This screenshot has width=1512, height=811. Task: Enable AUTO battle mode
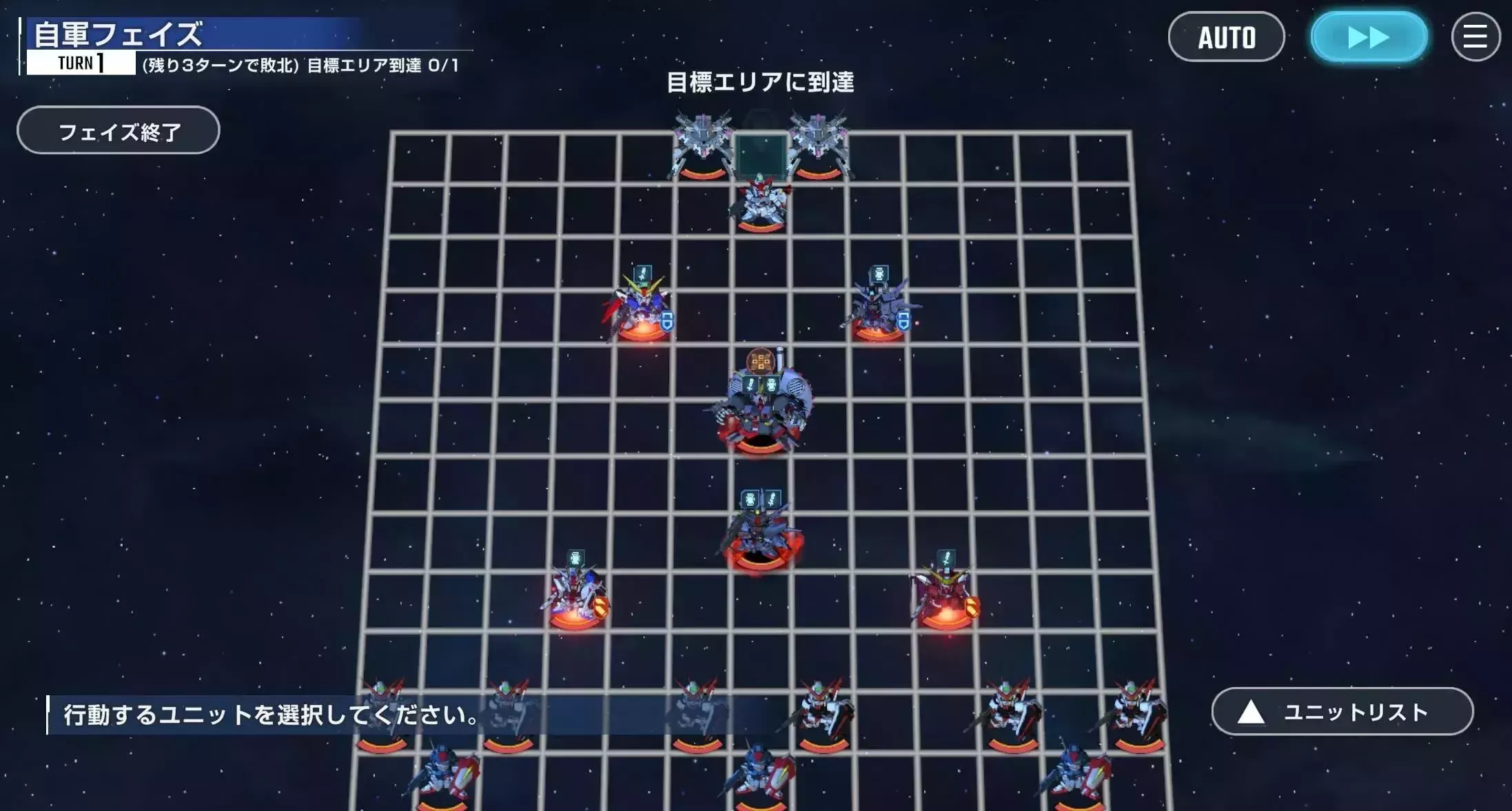point(1227,37)
